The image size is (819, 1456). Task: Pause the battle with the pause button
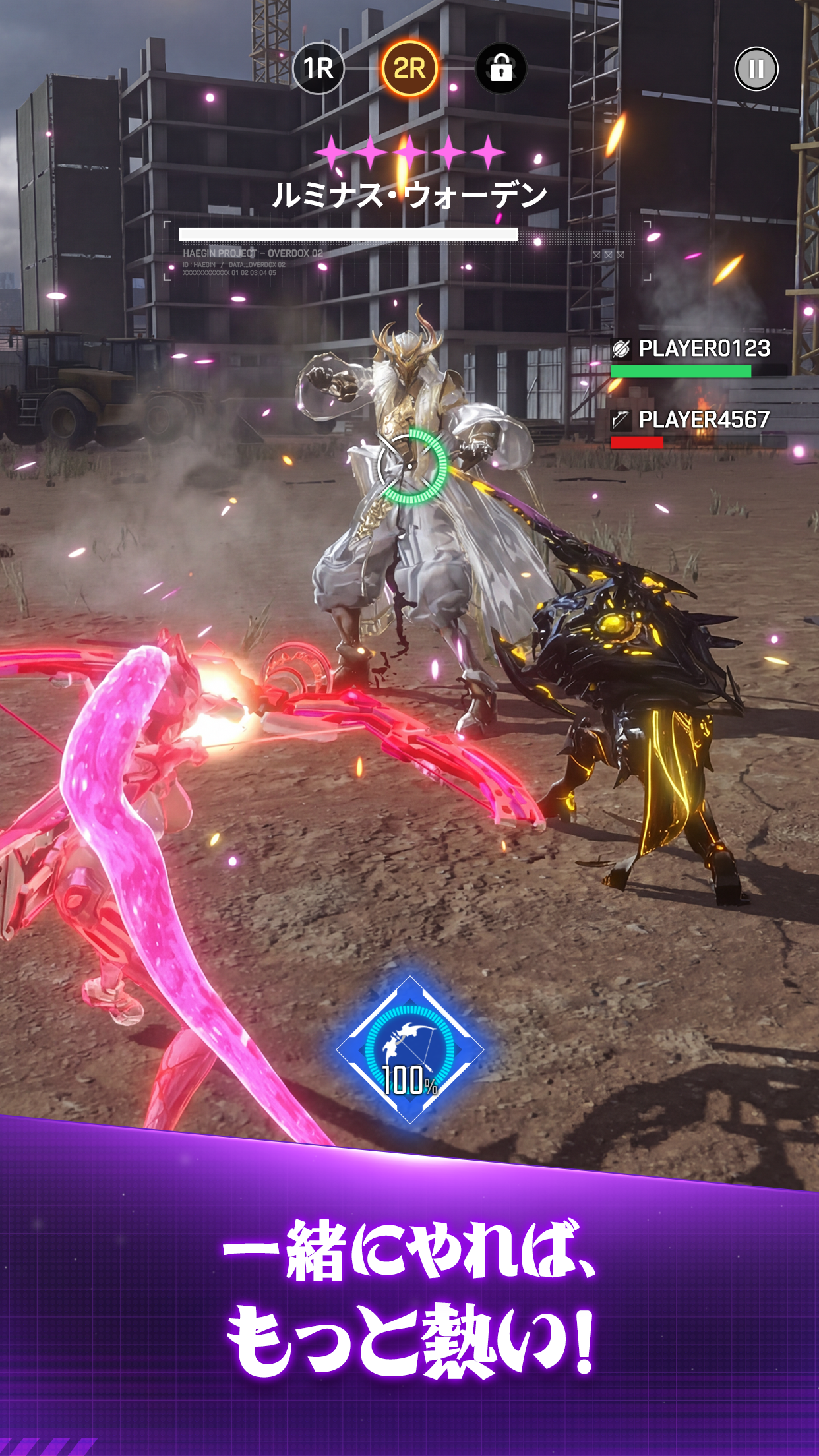coord(756,69)
